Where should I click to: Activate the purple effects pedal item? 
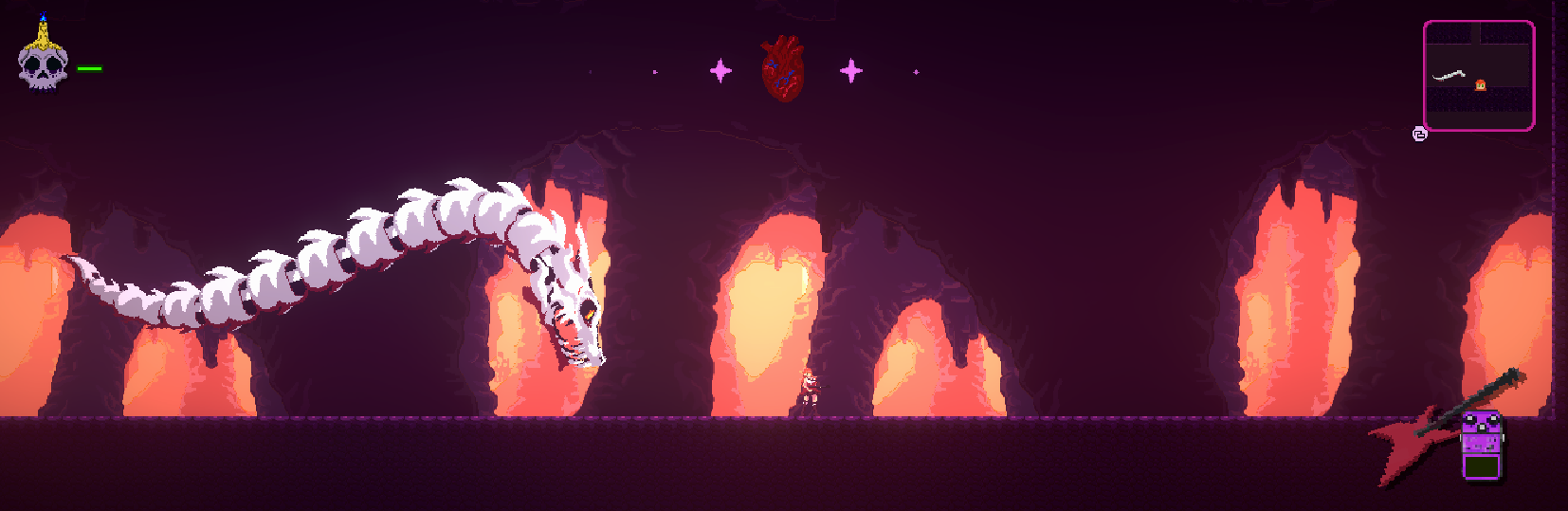tap(1482, 445)
